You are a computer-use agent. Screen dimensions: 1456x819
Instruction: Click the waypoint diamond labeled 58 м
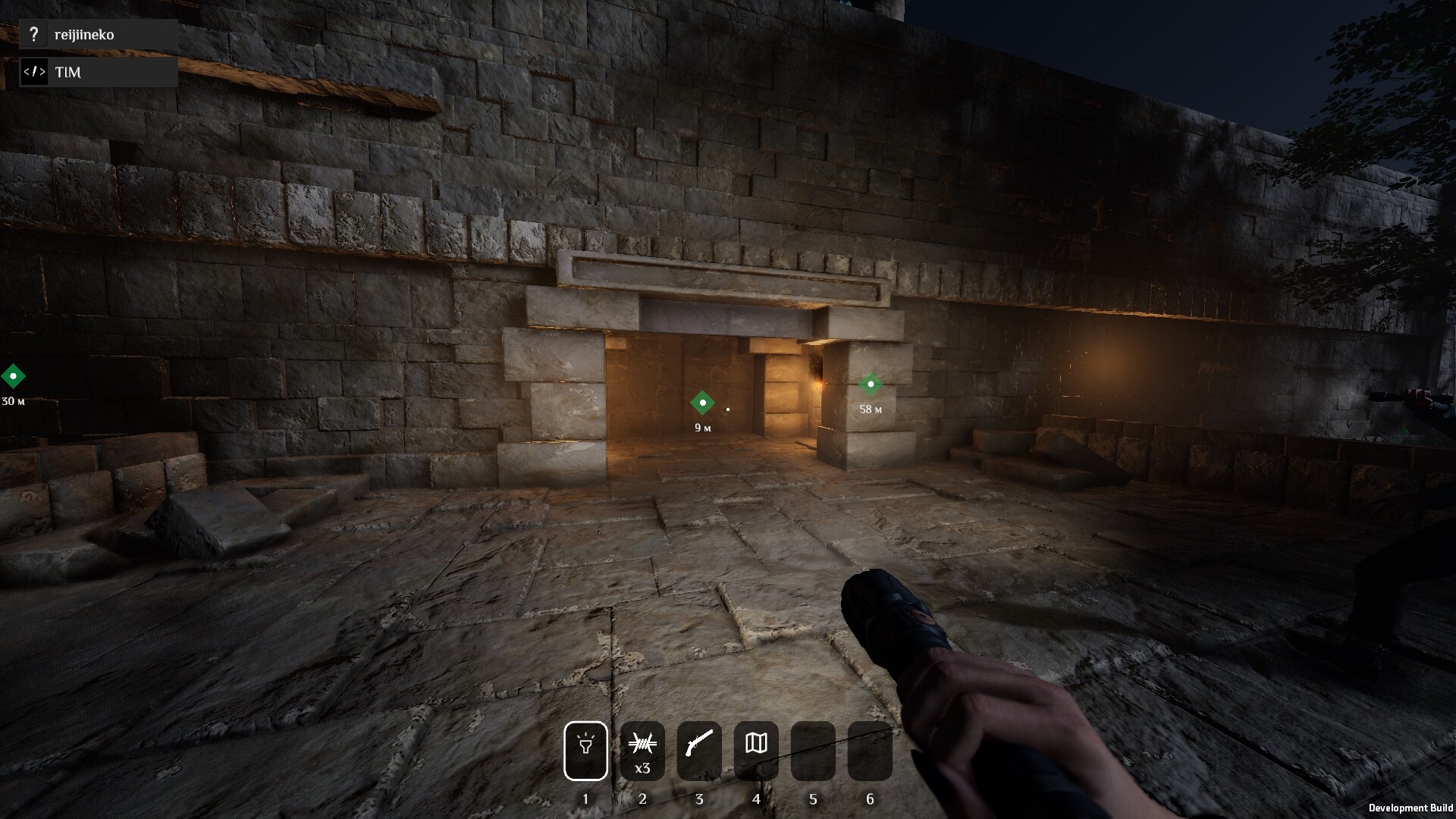[871, 384]
